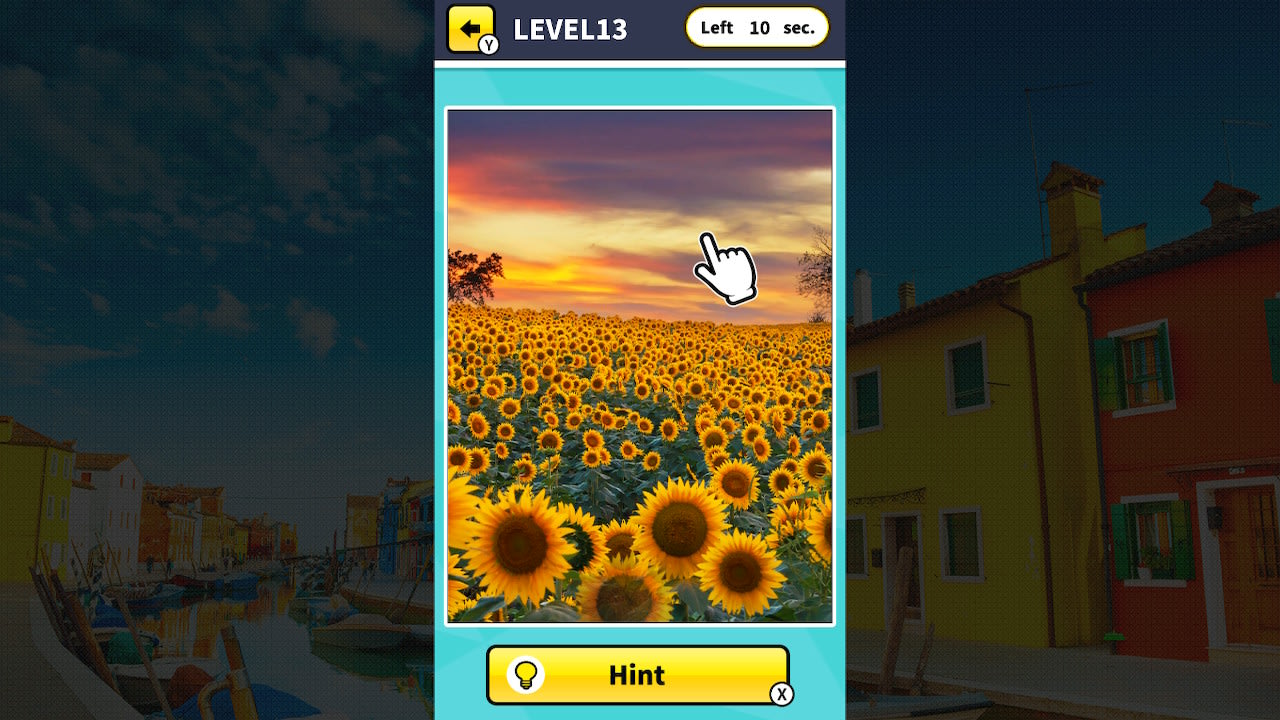Screen dimensions: 1280x720
Task: Click the yellow back arrow button
Action: coord(471,28)
